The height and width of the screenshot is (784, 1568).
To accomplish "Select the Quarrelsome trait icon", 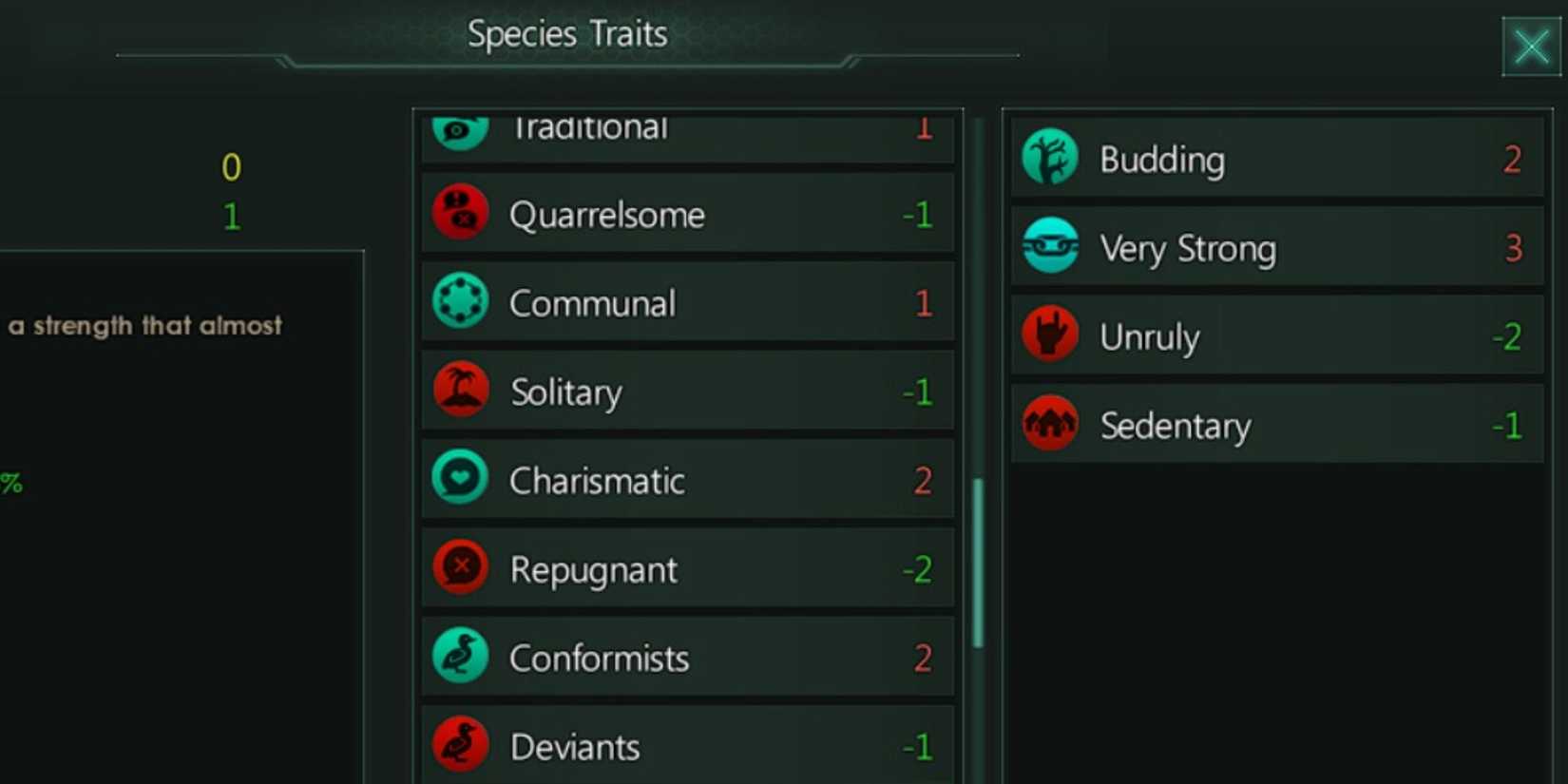I will point(460,211).
